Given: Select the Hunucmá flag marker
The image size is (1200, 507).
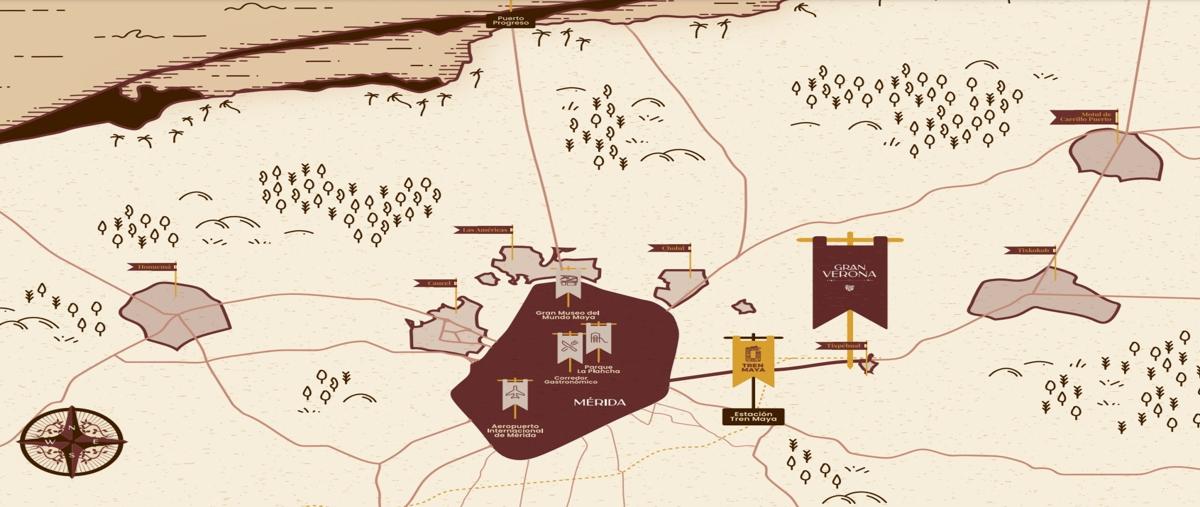Looking at the screenshot, I should (x=152, y=267).
